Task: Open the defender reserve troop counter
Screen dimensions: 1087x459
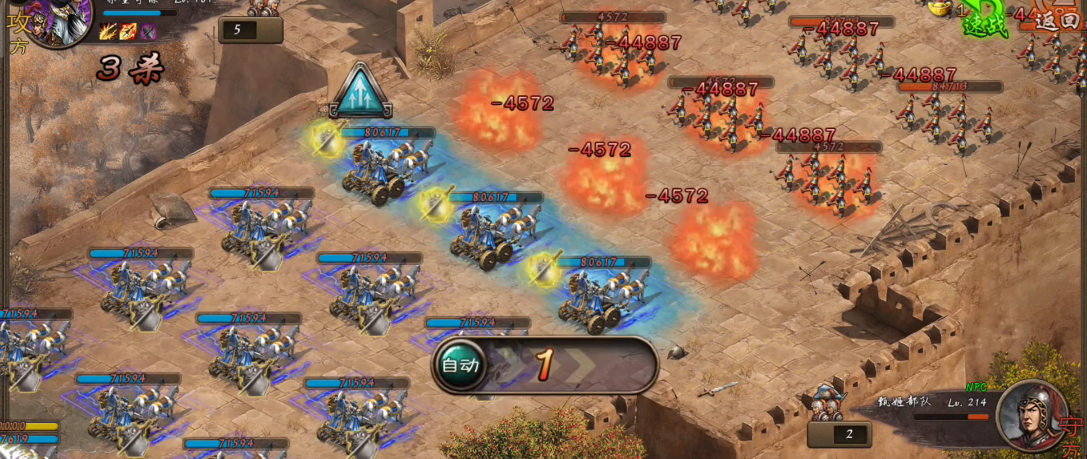Action: coord(840,433)
